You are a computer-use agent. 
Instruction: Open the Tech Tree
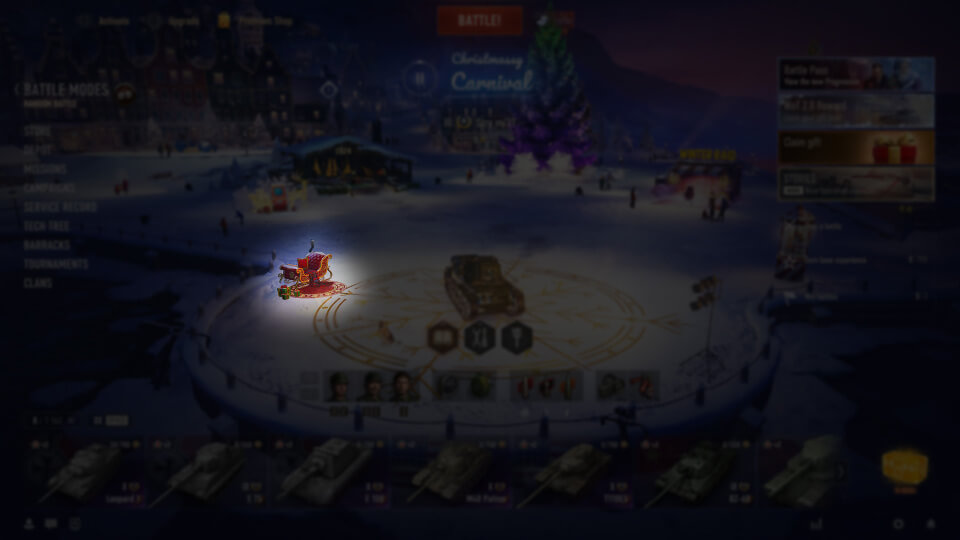pyautogui.click(x=47, y=226)
